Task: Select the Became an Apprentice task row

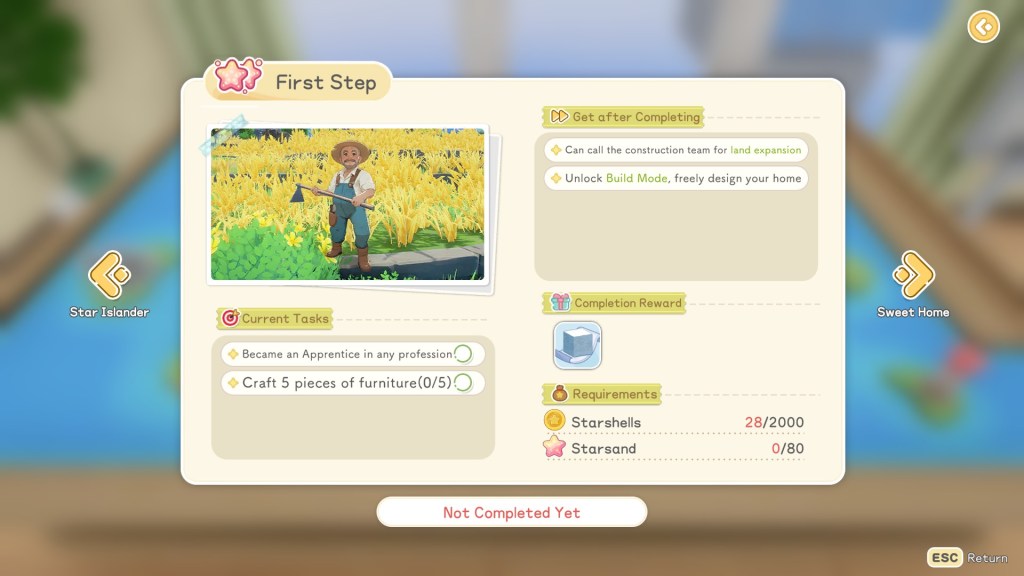Action: 352,354
